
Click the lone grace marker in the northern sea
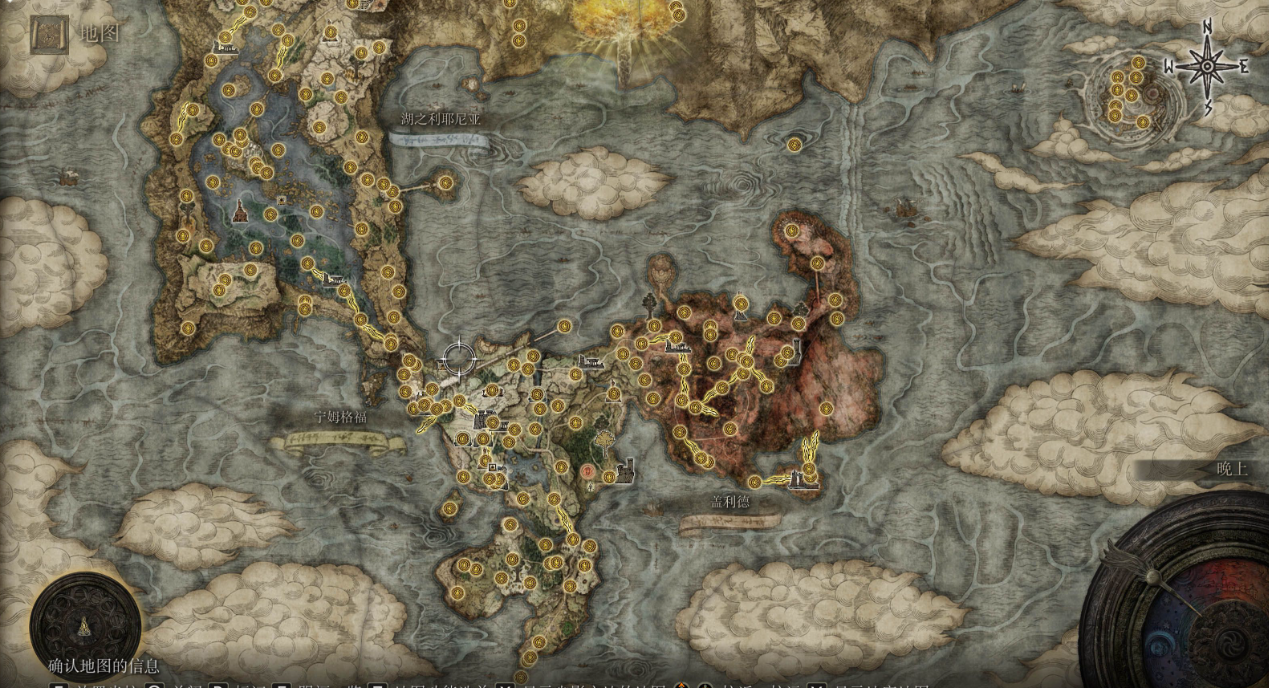point(794,145)
